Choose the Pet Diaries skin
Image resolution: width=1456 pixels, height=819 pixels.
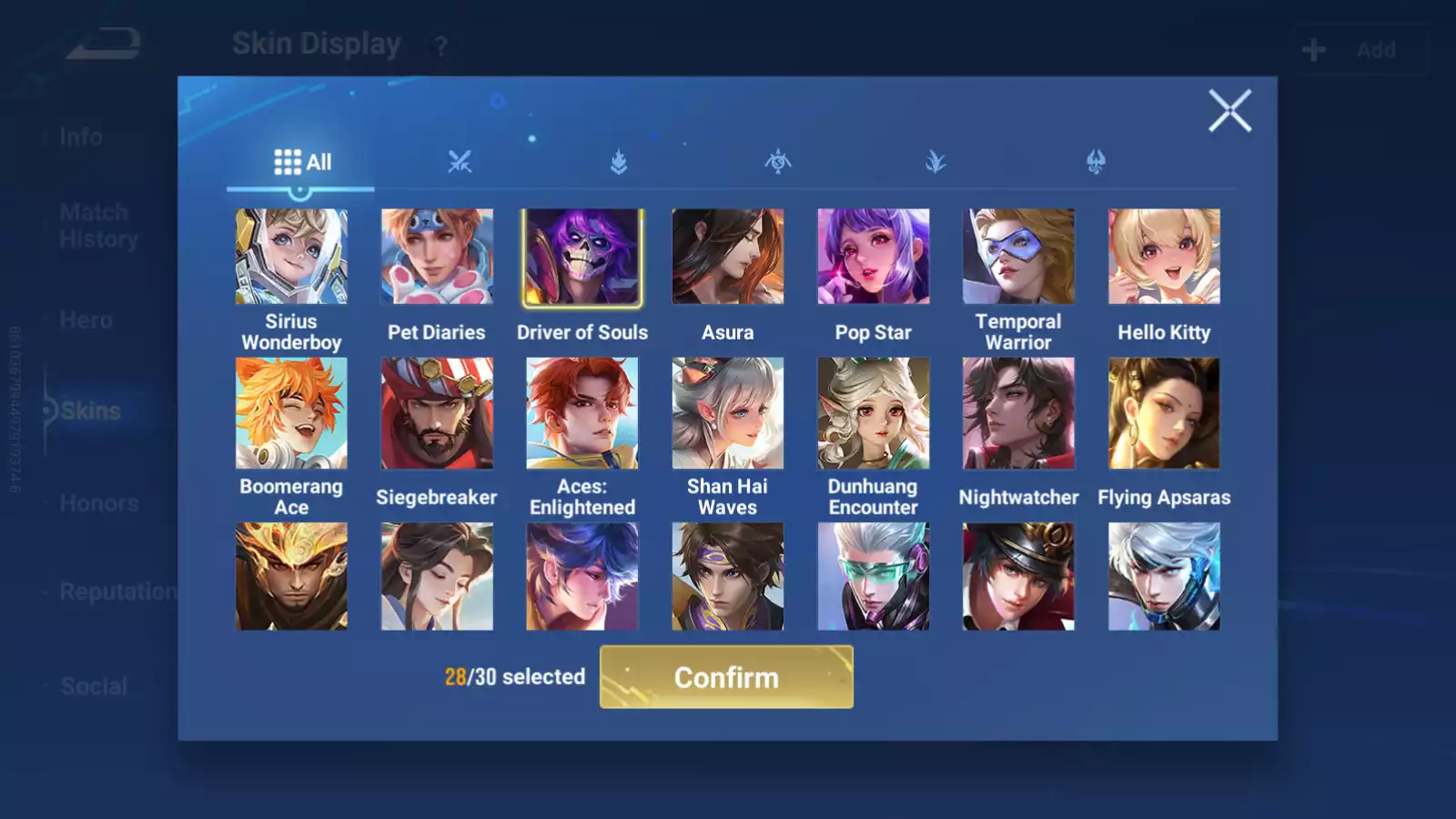(437, 258)
